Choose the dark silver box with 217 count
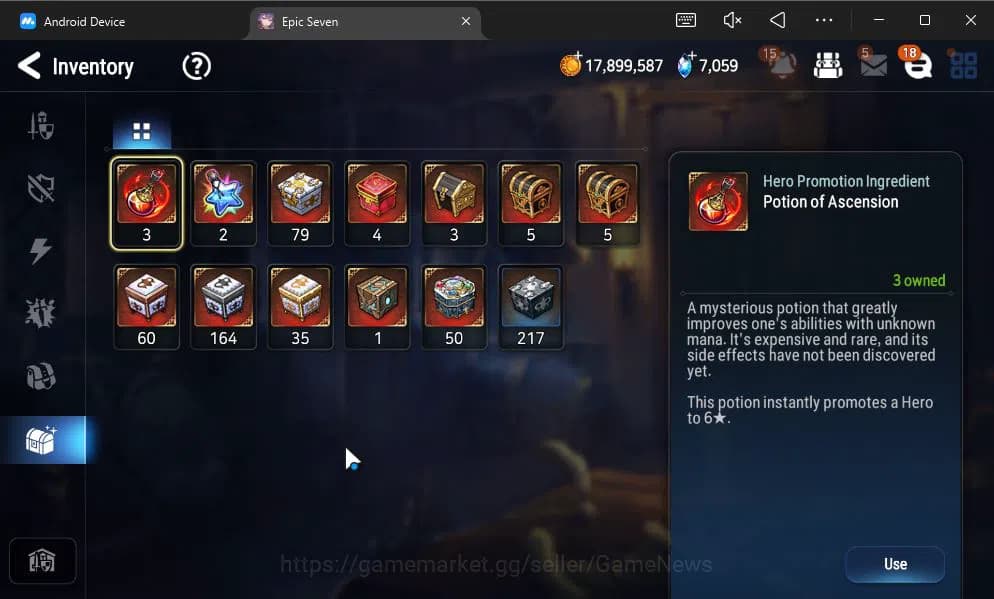This screenshot has height=599, width=994. click(530, 306)
